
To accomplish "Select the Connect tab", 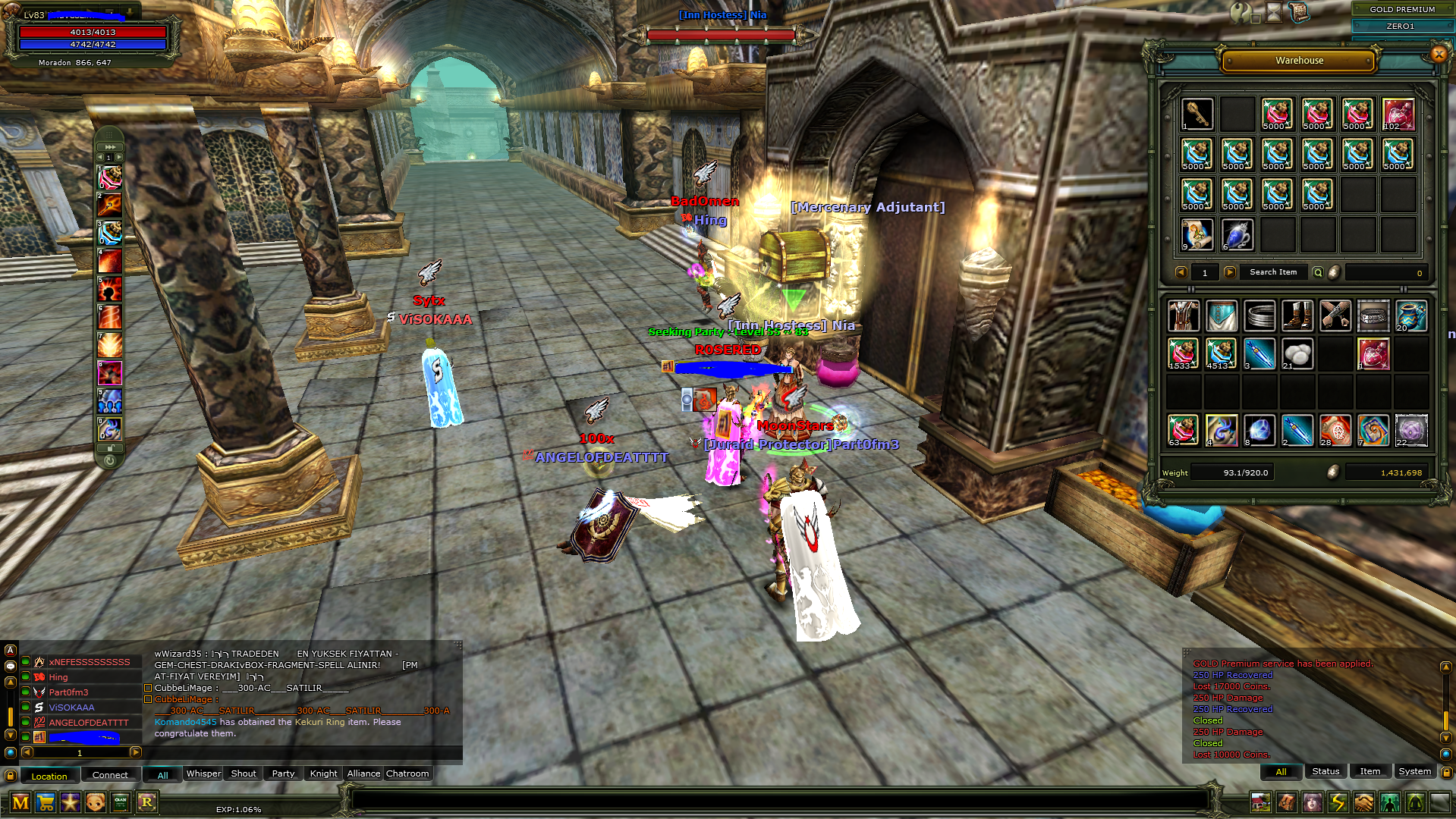I will tap(110, 775).
